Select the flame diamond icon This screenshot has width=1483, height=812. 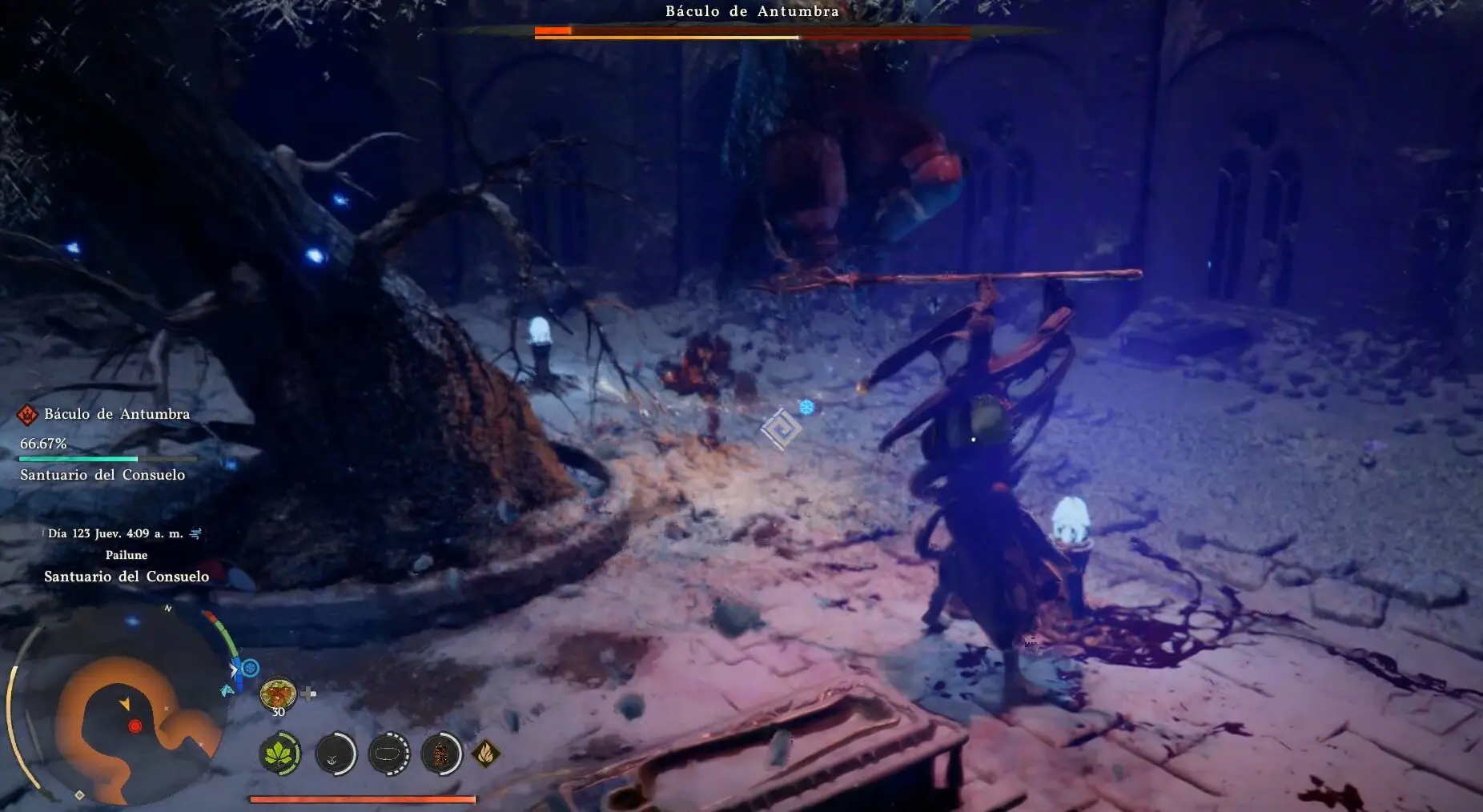(485, 753)
